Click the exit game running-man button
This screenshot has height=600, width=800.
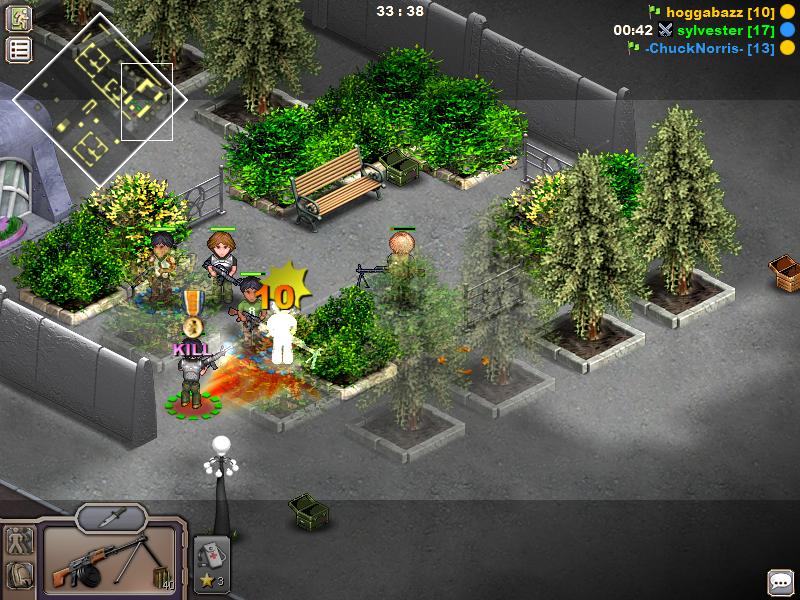[19, 18]
